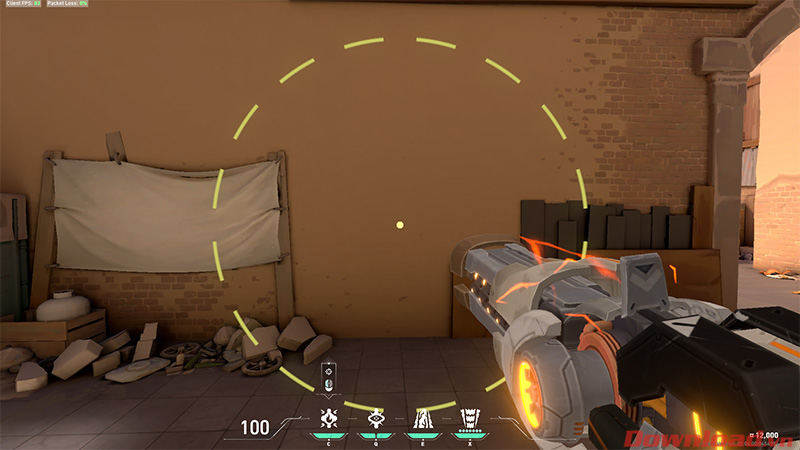This screenshot has width=800, height=450.
Task: Activate the Nanoswarm grenade ability icon
Action: point(327,418)
